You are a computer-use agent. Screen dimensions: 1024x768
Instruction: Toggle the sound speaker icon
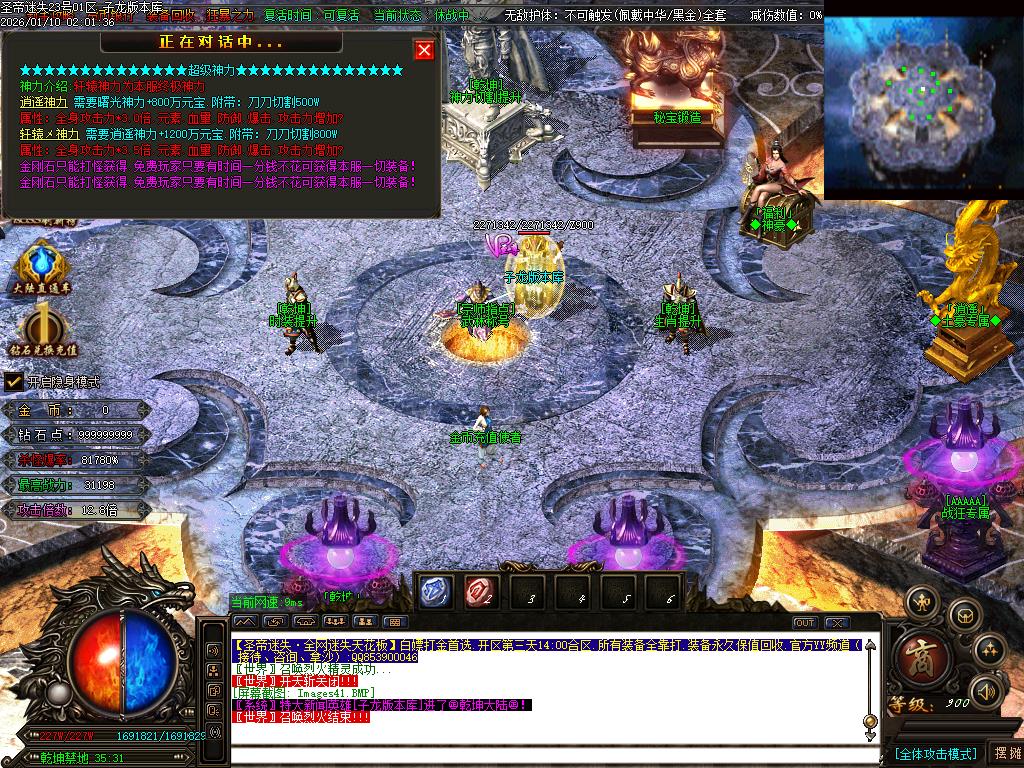[x=987, y=690]
